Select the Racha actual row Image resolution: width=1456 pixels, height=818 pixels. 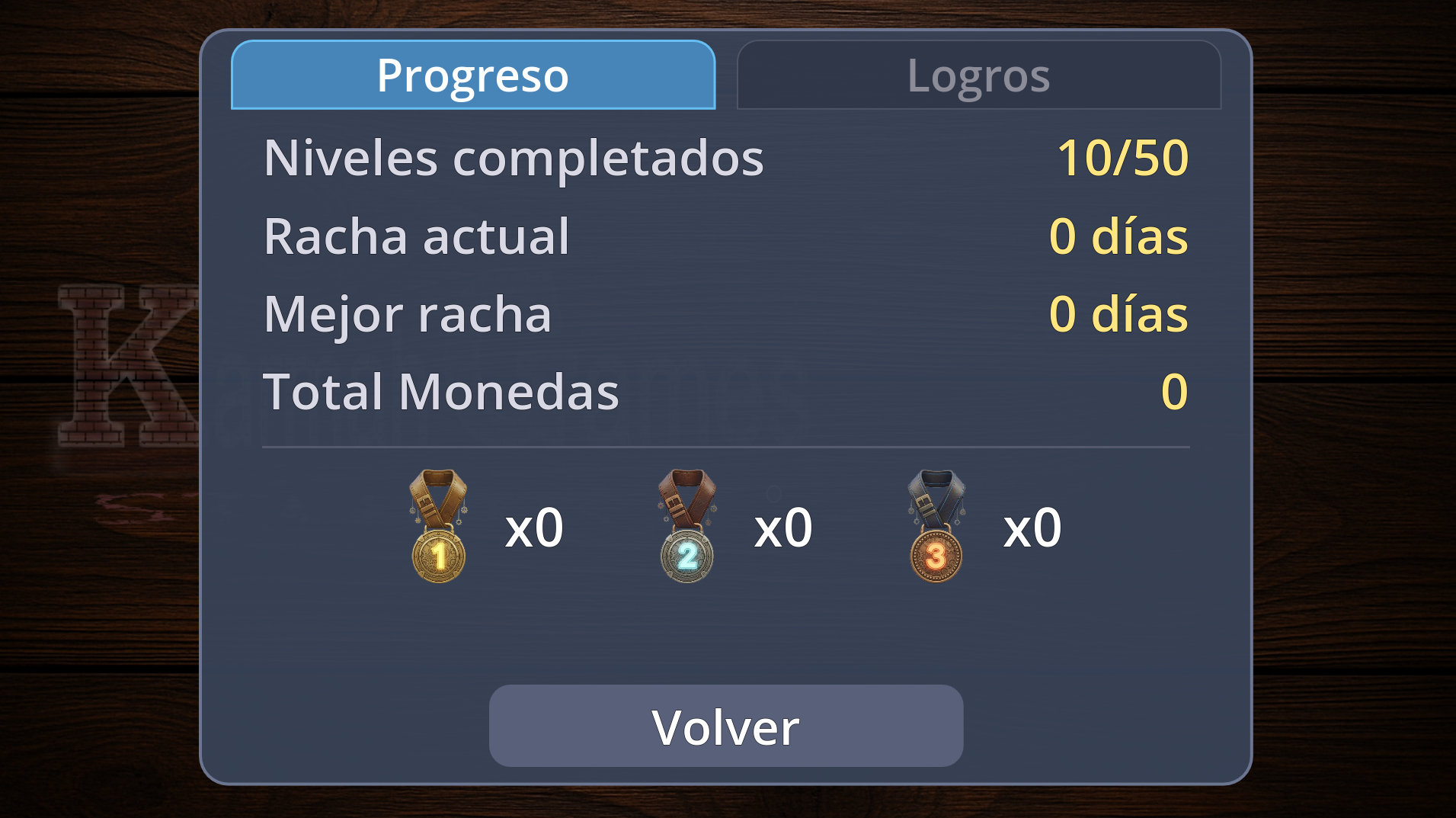pos(415,236)
